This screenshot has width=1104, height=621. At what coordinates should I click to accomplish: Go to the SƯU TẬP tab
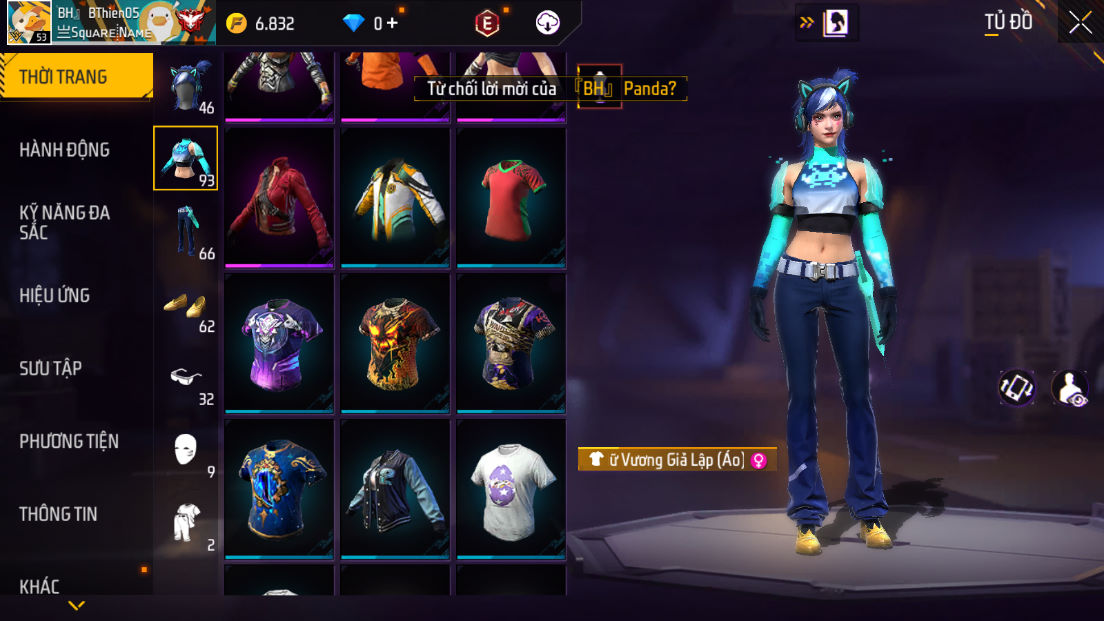click(x=51, y=368)
